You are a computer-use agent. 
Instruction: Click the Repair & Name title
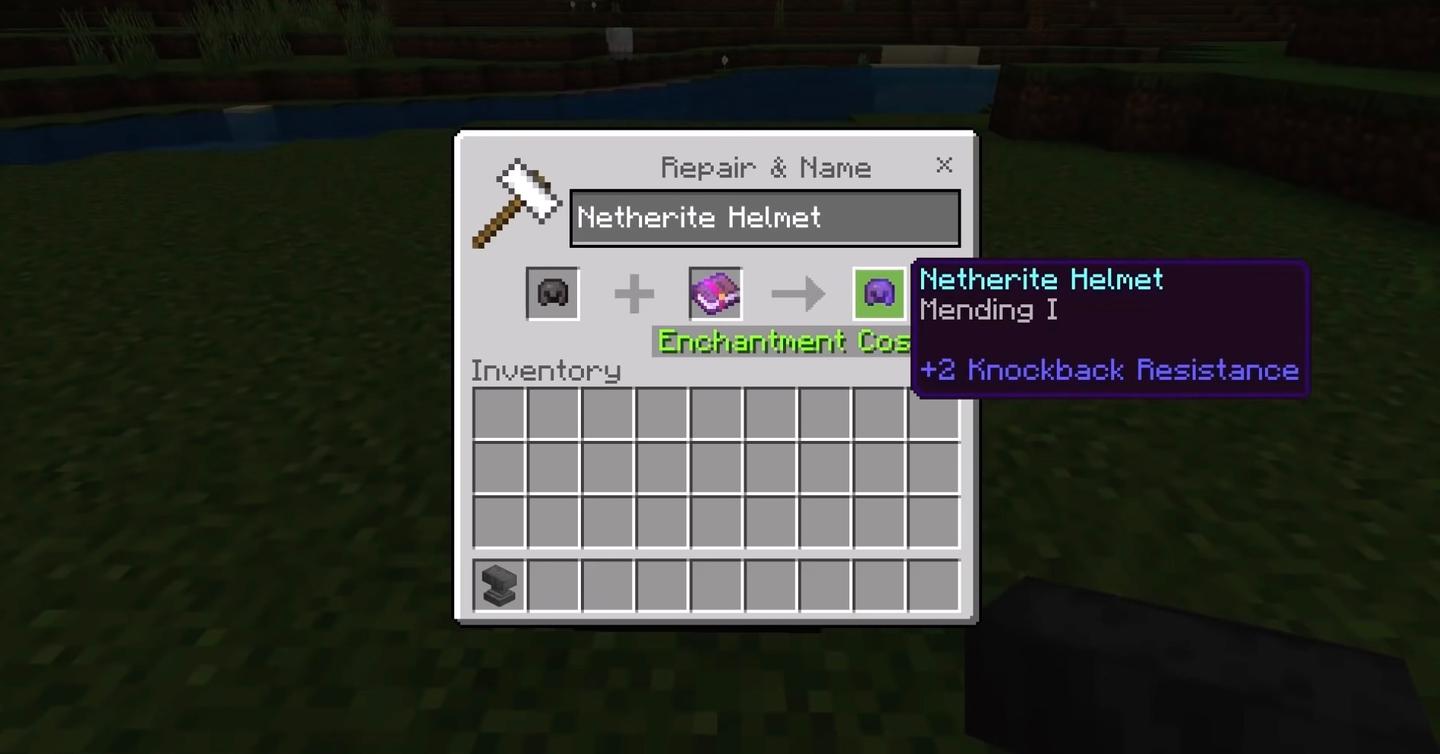765,167
